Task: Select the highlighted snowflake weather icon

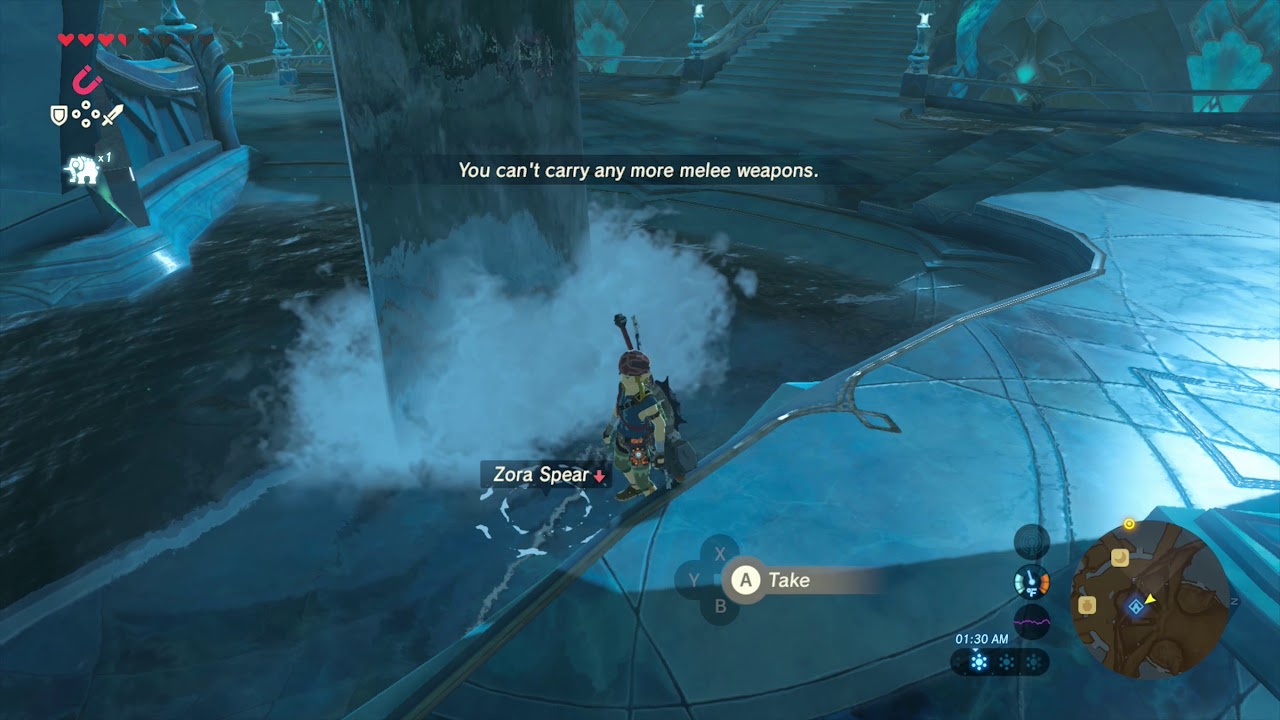Action: [x=979, y=661]
